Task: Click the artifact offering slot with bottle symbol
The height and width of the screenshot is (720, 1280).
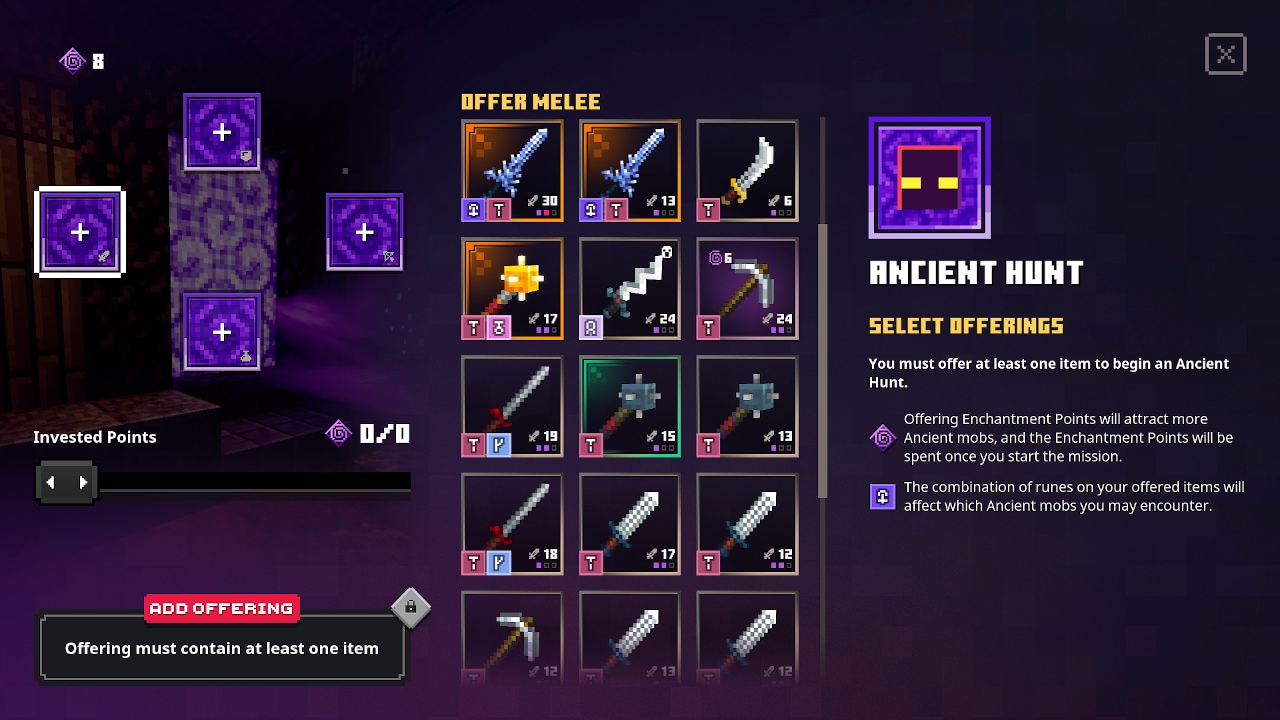Action: pyautogui.click(x=221, y=331)
